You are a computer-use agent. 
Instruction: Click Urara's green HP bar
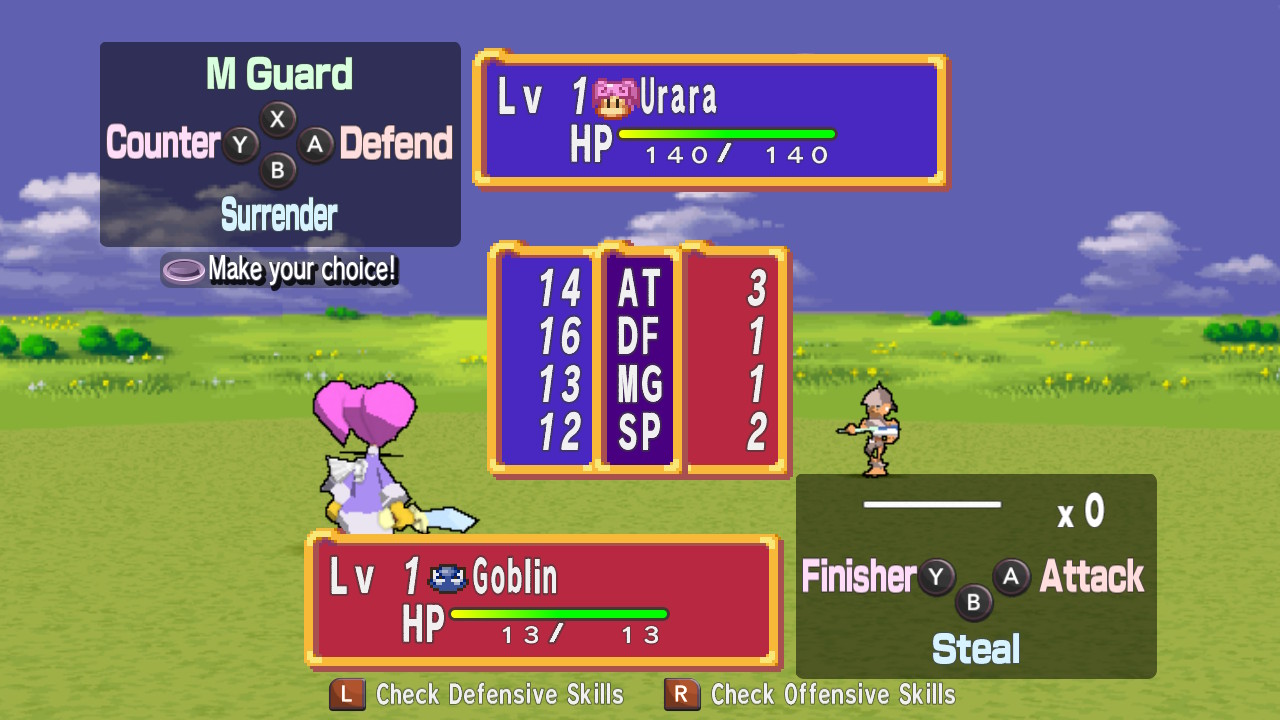(727, 131)
